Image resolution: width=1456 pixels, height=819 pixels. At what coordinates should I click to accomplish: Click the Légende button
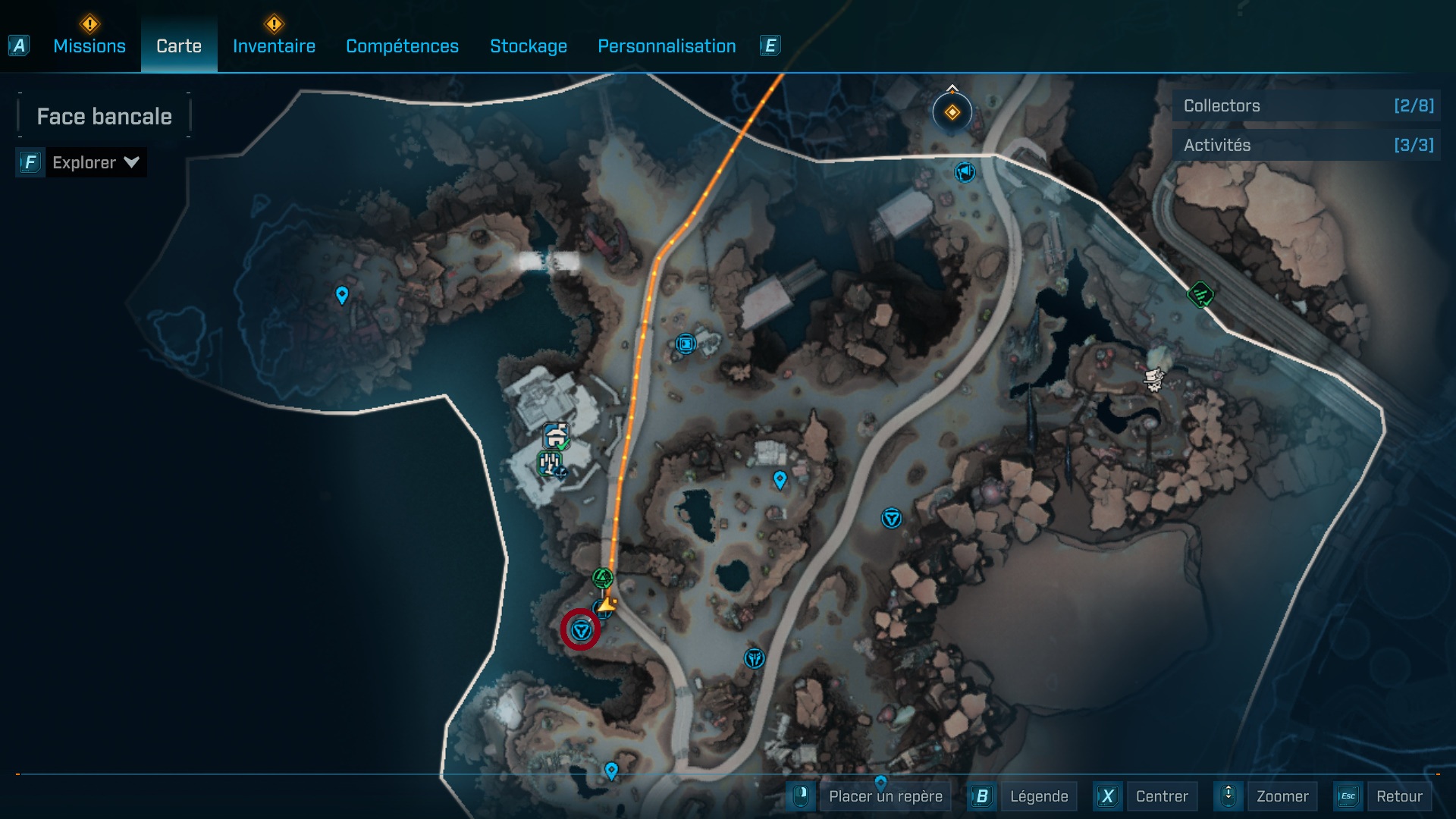pos(1038,796)
